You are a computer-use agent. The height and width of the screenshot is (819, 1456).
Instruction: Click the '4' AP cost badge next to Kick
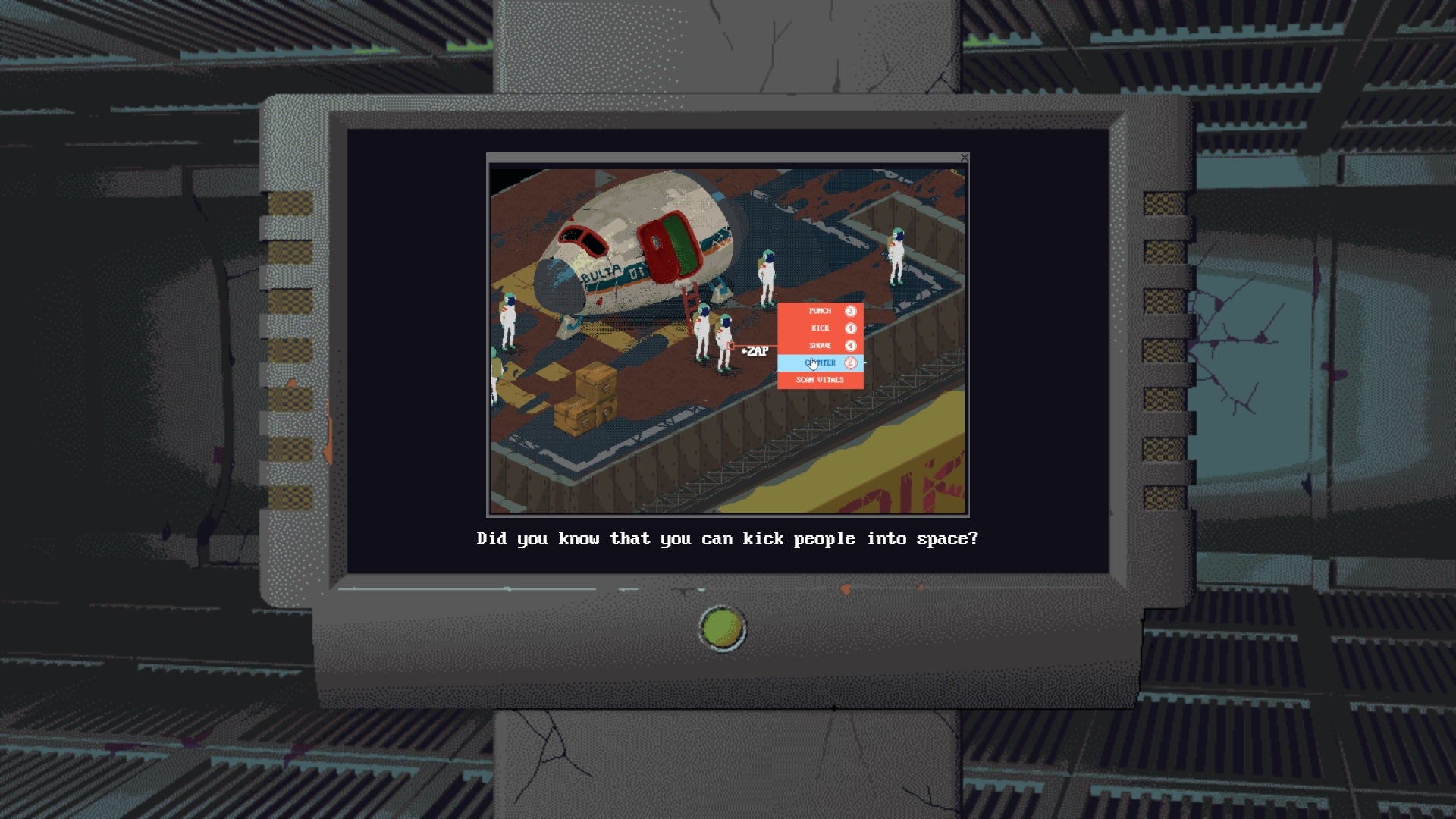[x=849, y=328]
